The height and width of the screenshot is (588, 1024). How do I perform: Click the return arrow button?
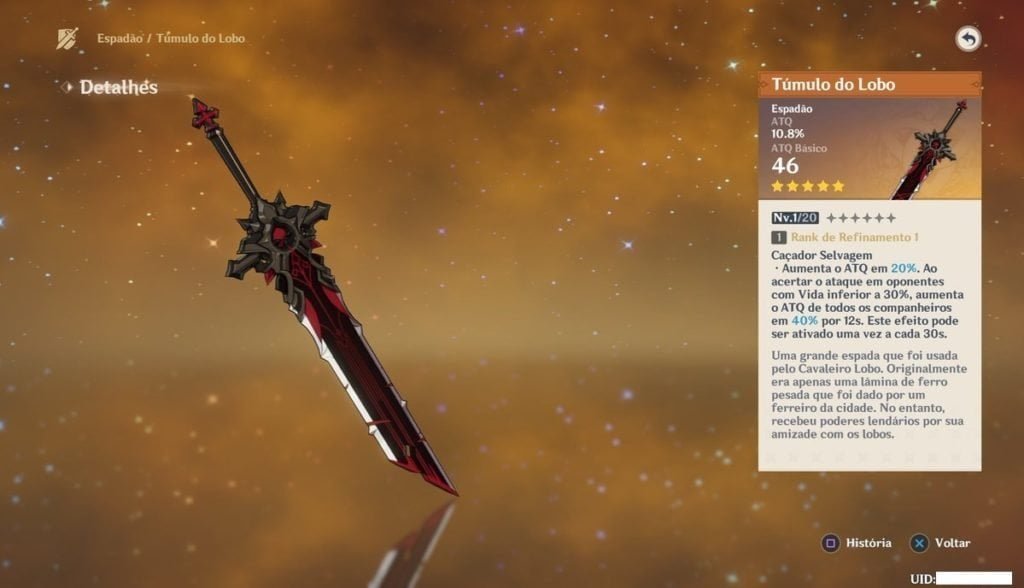click(967, 39)
